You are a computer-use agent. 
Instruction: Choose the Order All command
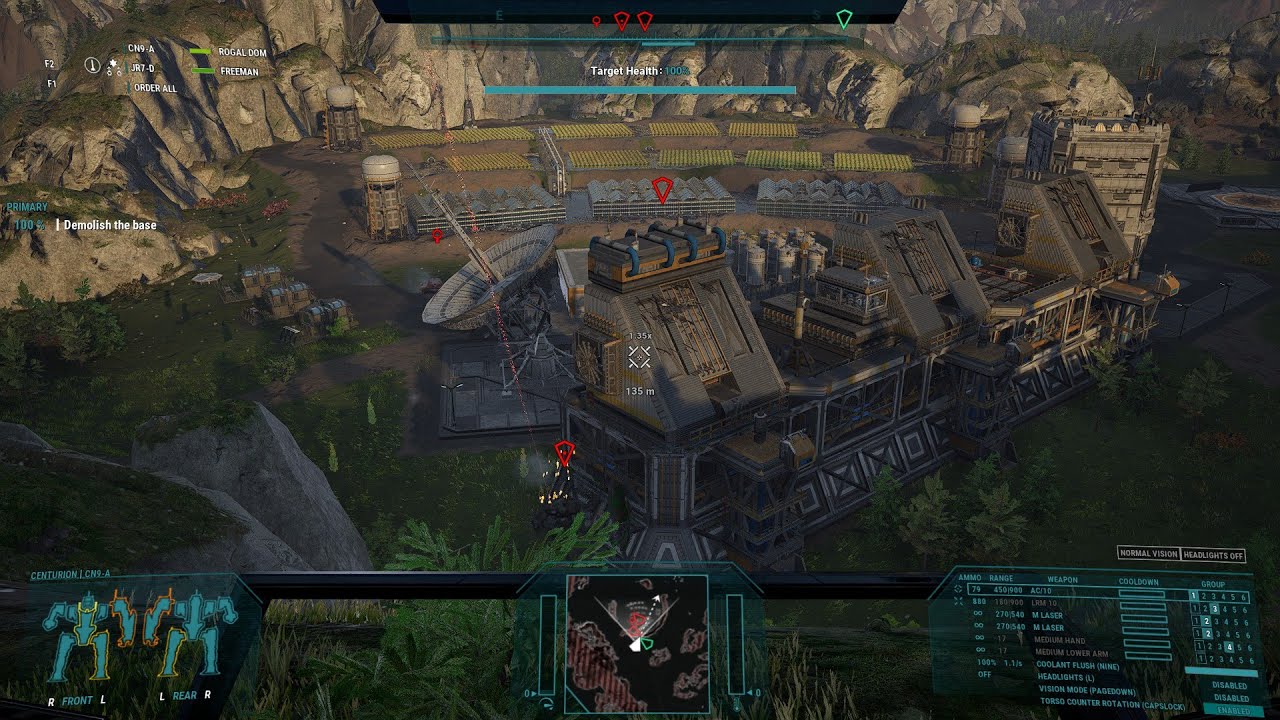(155, 88)
